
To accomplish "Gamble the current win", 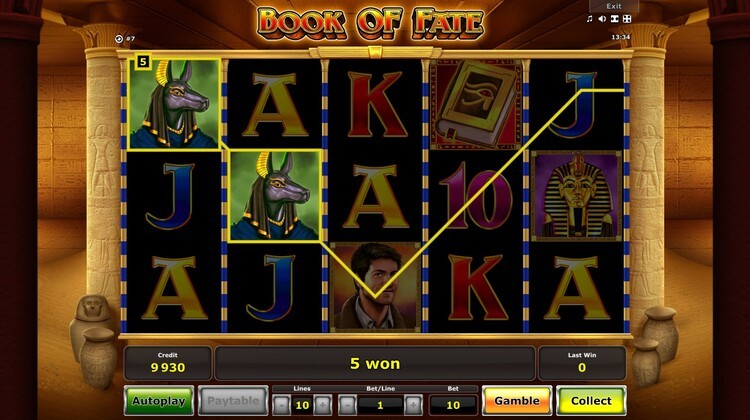I will (516, 401).
